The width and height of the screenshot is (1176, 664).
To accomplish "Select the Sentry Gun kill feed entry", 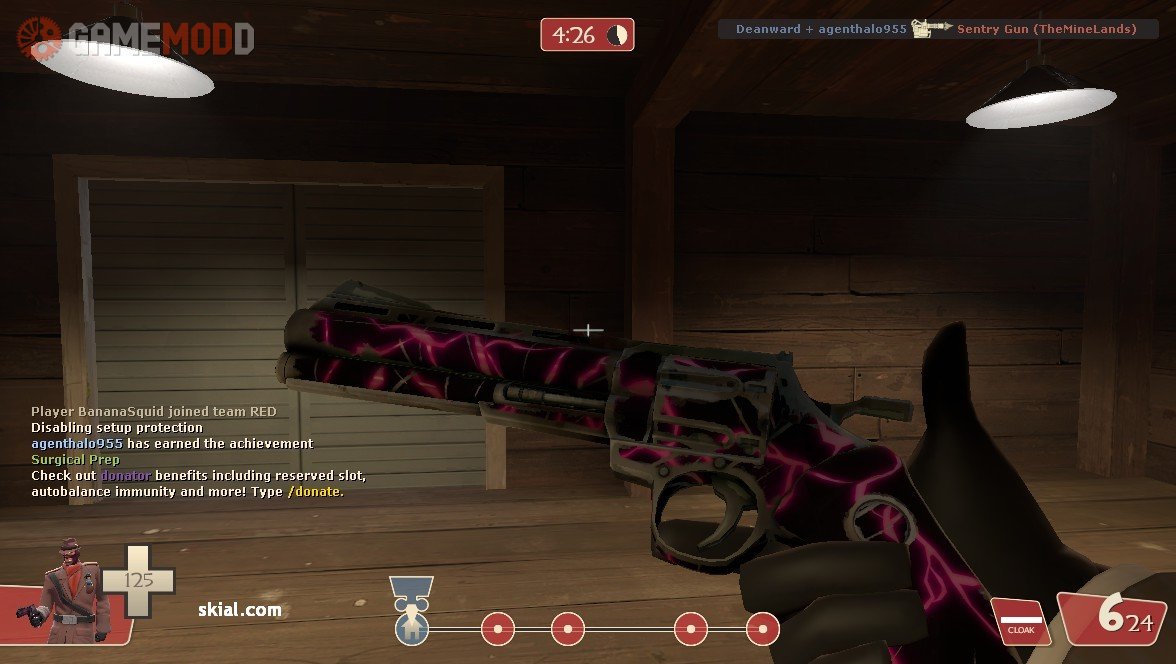I will 1045,29.
